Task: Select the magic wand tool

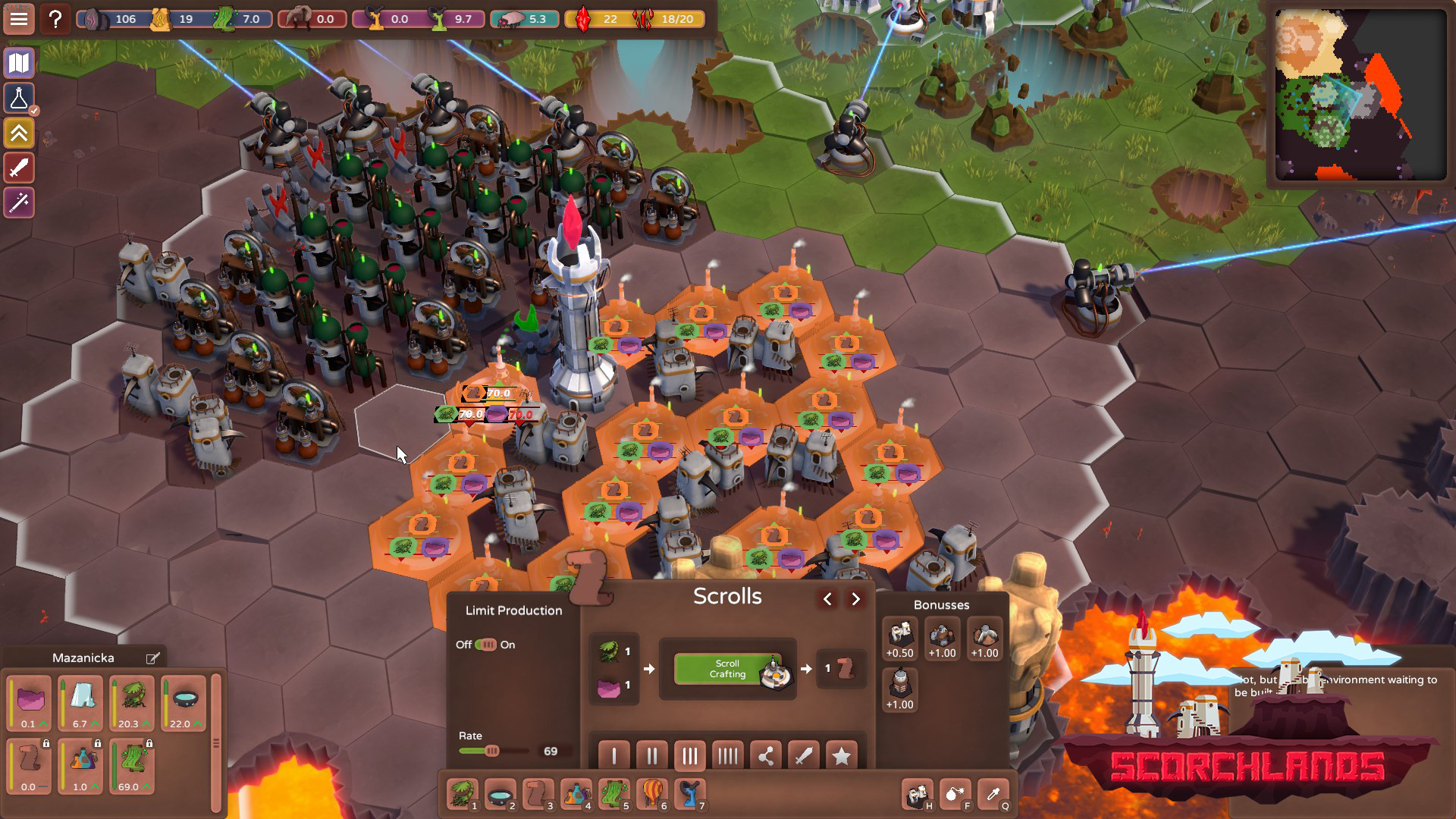Action: click(x=18, y=202)
